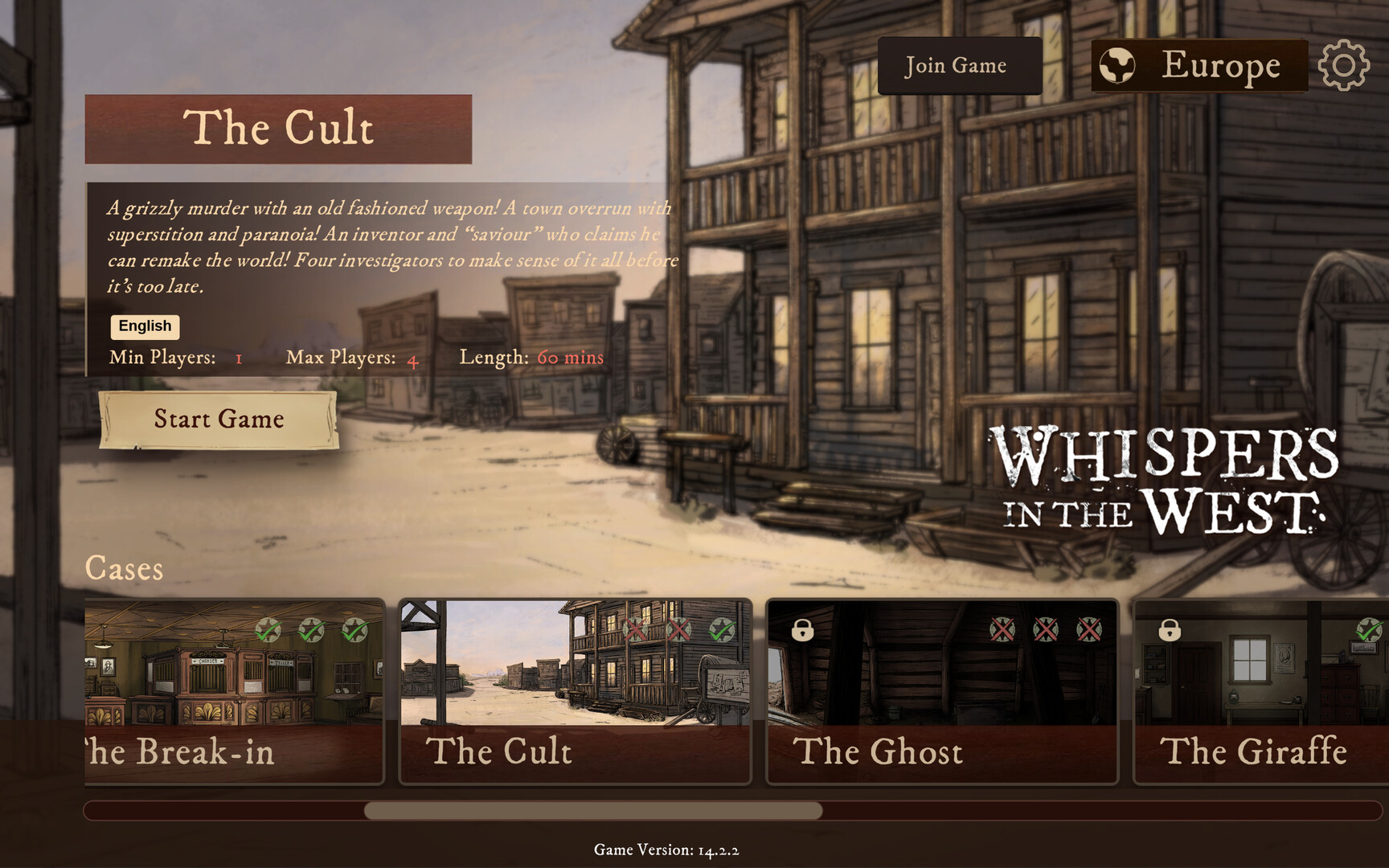Toggle the English language tag
This screenshot has height=868, width=1389.
(x=145, y=326)
